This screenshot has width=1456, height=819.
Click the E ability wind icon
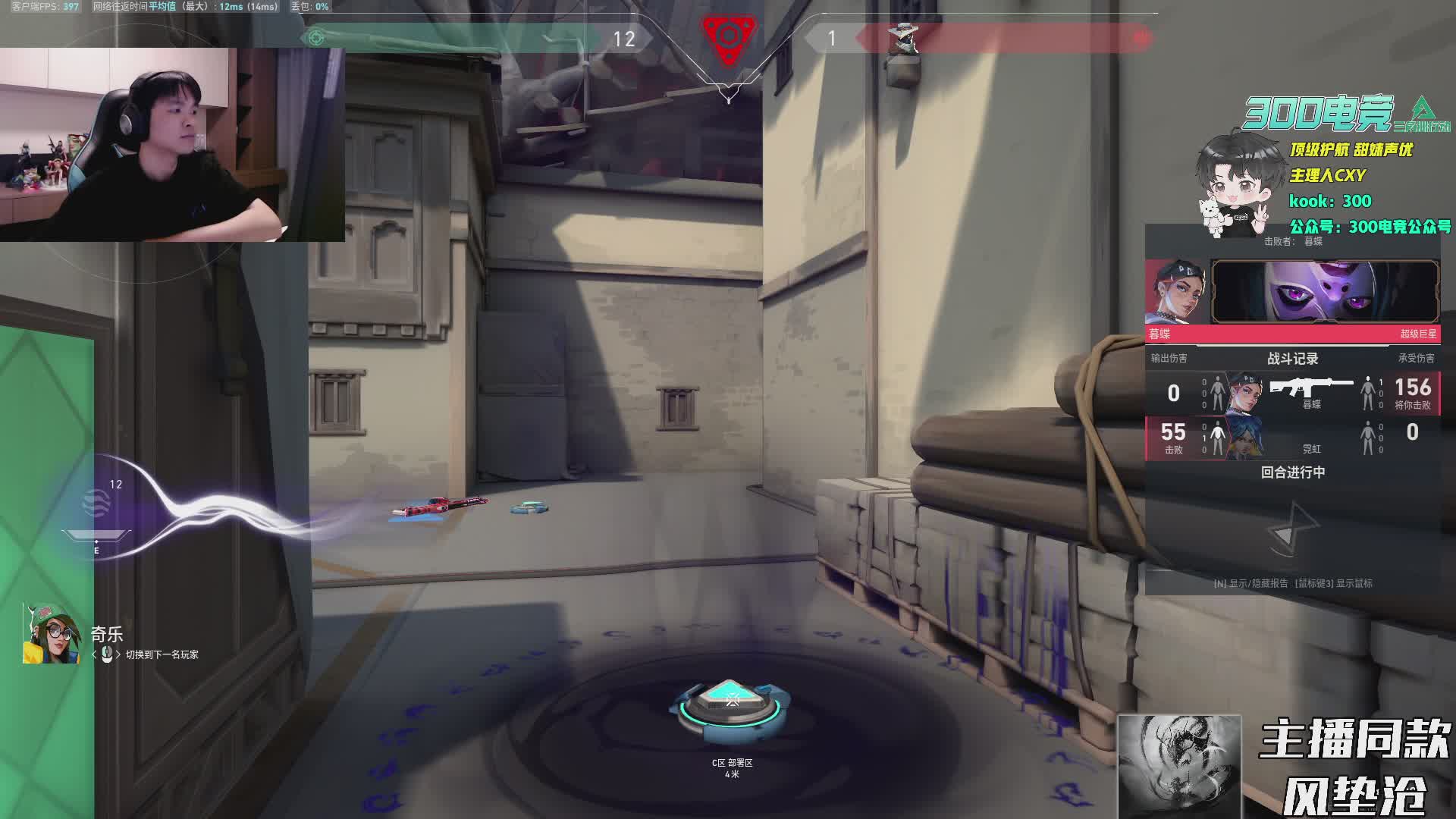pos(96,504)
